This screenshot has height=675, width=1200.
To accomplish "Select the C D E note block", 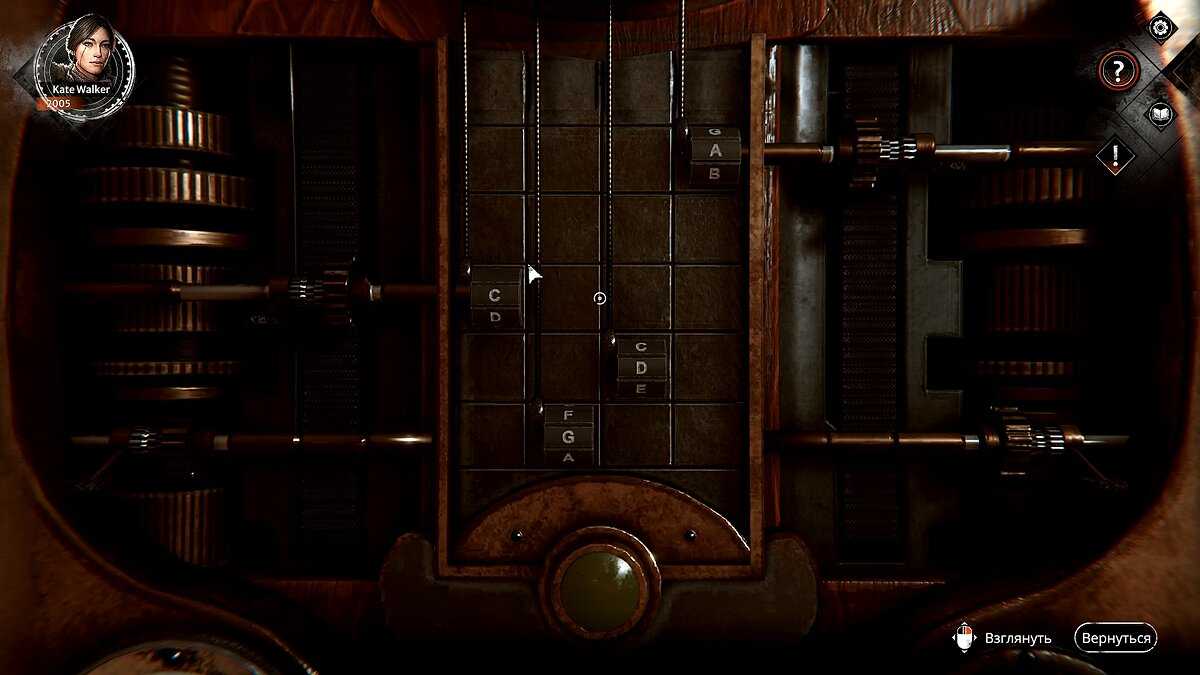I will [x=641, y=367].
